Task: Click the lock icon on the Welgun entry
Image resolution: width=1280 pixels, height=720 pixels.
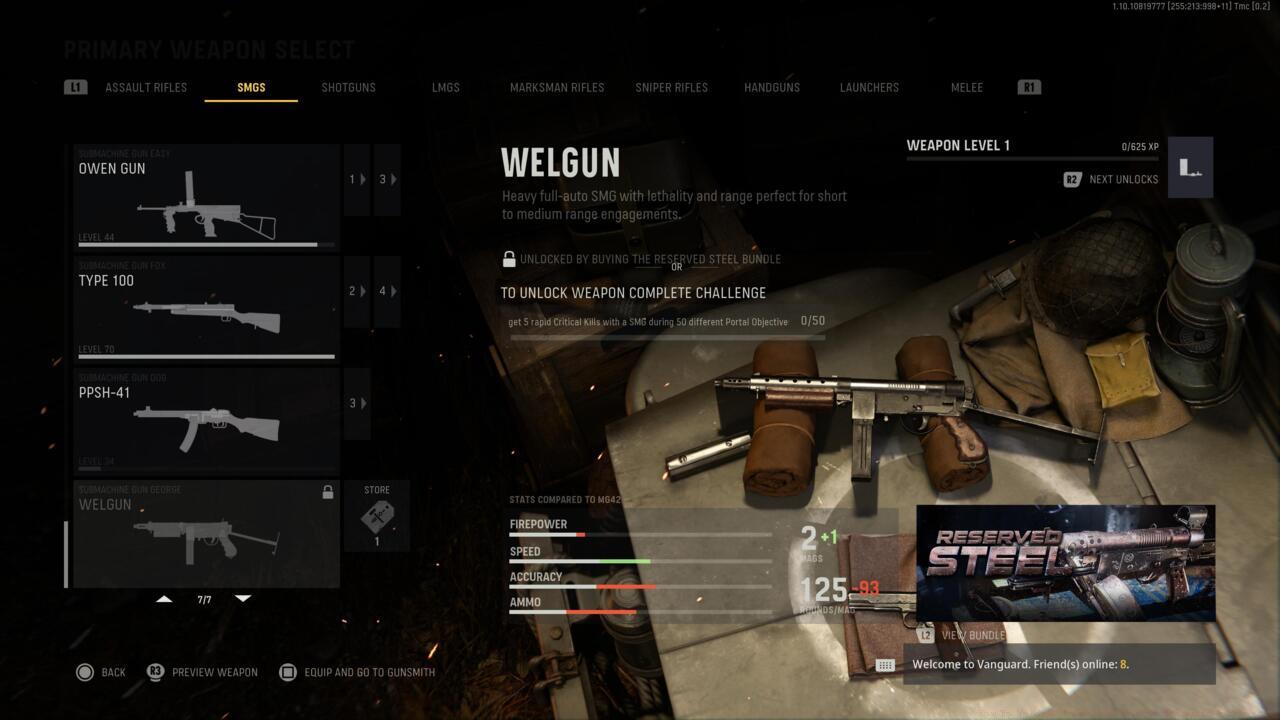Action: (326, 490)
